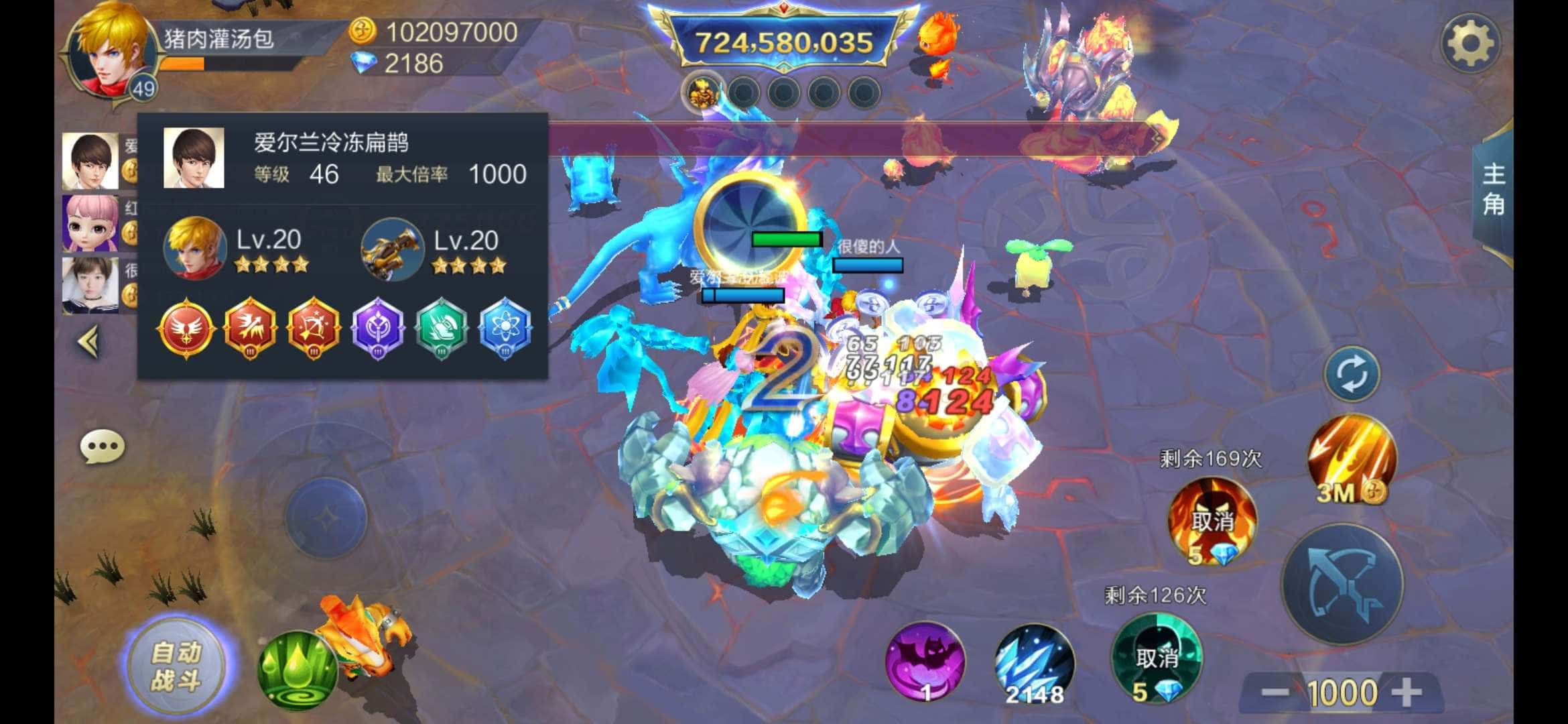The image size is (1568, 724).
Task: Toggle the 自动战斗 auto-battle button
Action: pyautogui.click(x=176, y=666)
